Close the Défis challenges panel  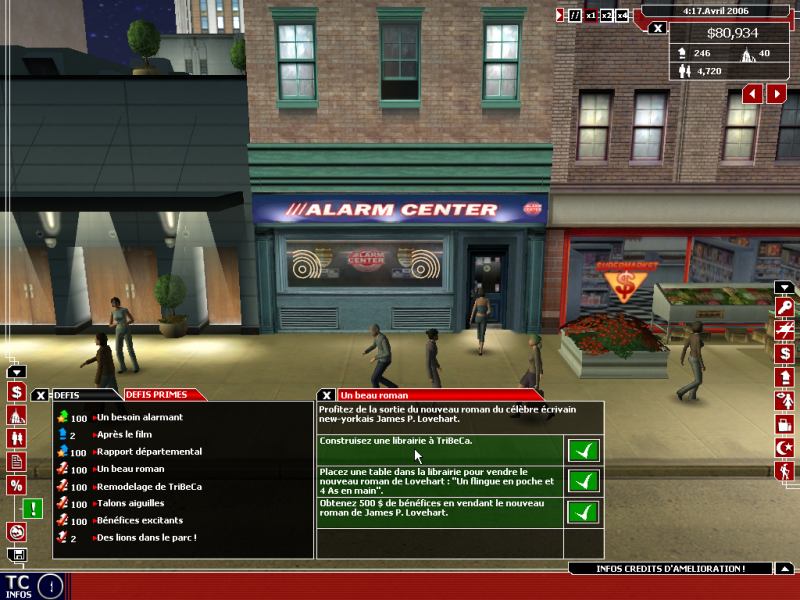click(41, 395)
